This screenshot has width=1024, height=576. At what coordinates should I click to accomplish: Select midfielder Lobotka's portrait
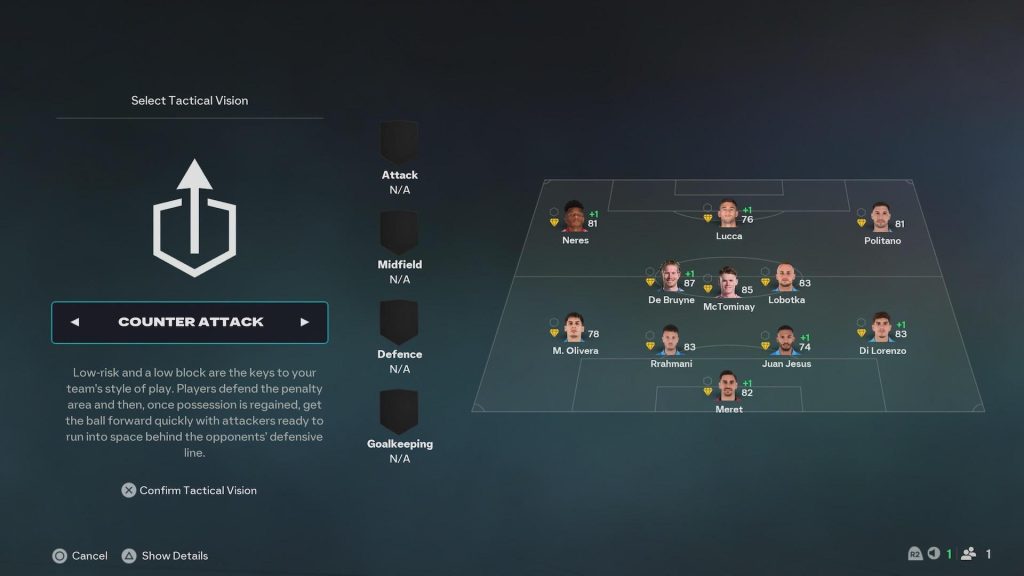(785, 277)
